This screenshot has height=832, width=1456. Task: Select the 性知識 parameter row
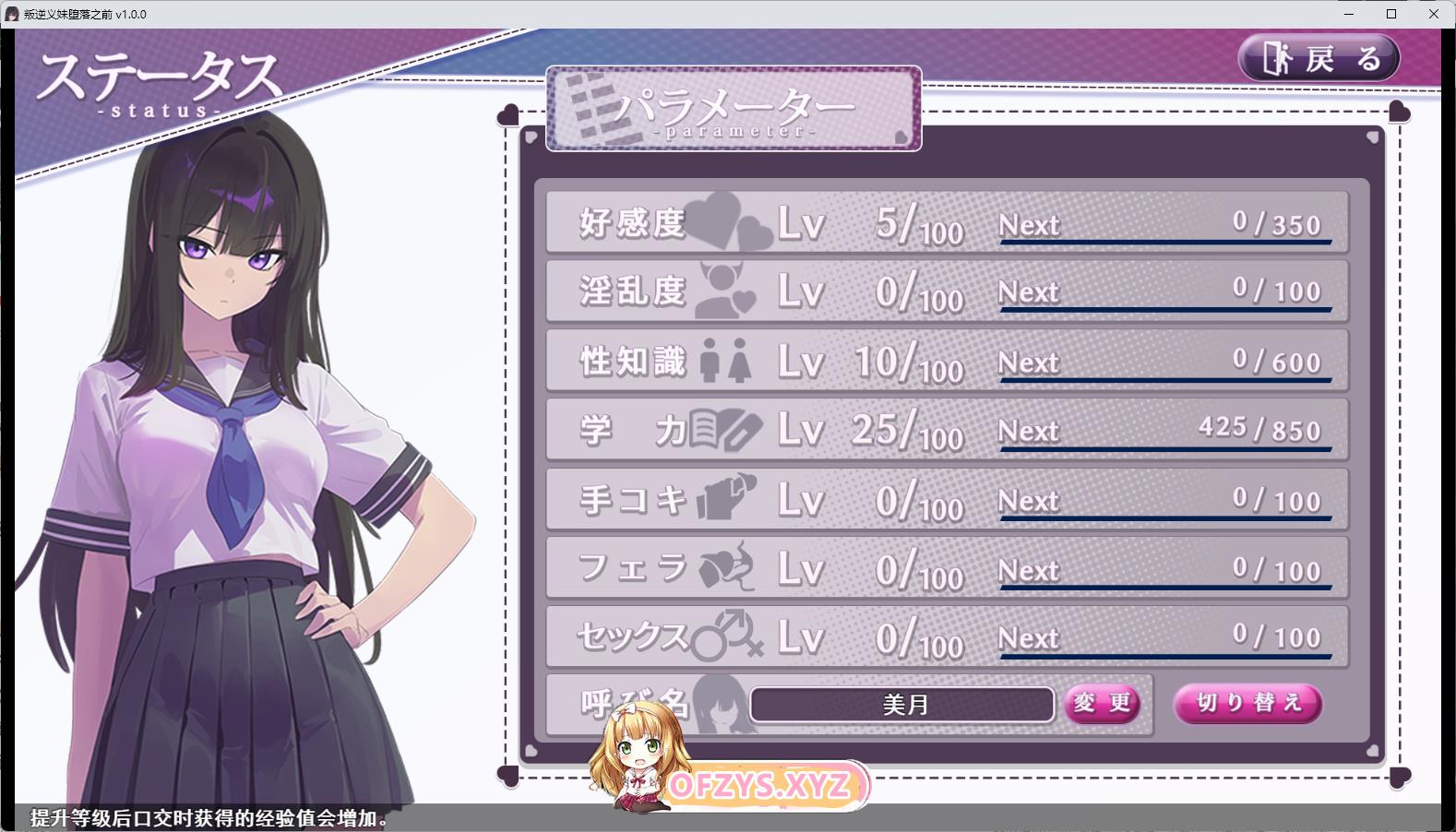tap(946, 361)
